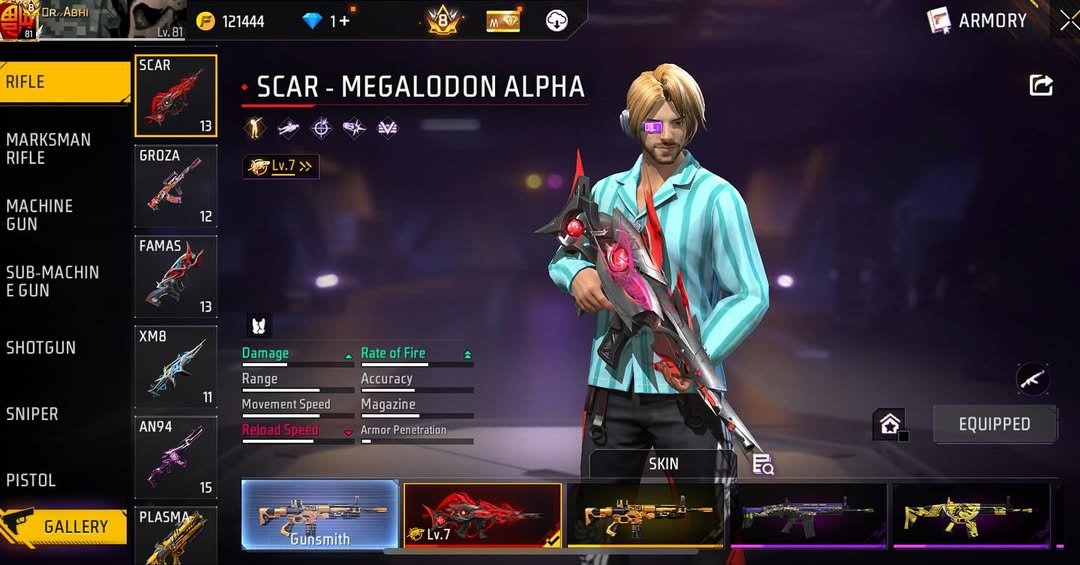Select the SCAR weapon tile
The image size is (1080, 565).
176,95
